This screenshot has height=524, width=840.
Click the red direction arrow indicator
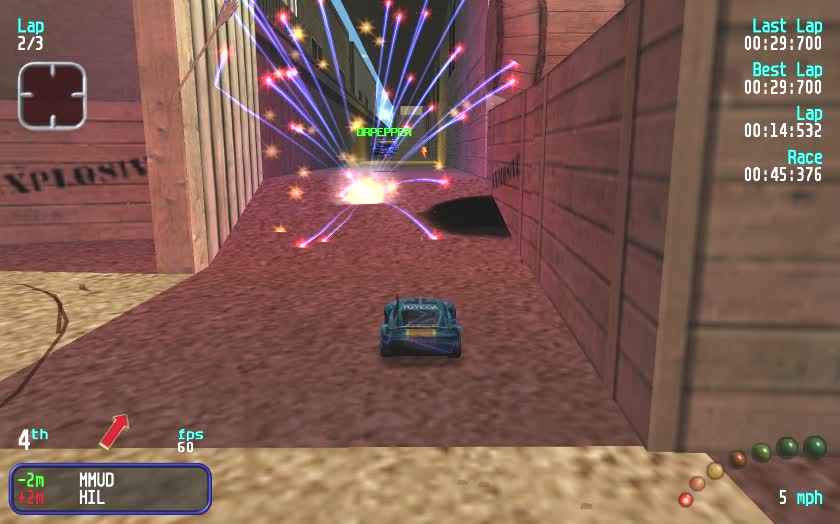pos(114,431)
